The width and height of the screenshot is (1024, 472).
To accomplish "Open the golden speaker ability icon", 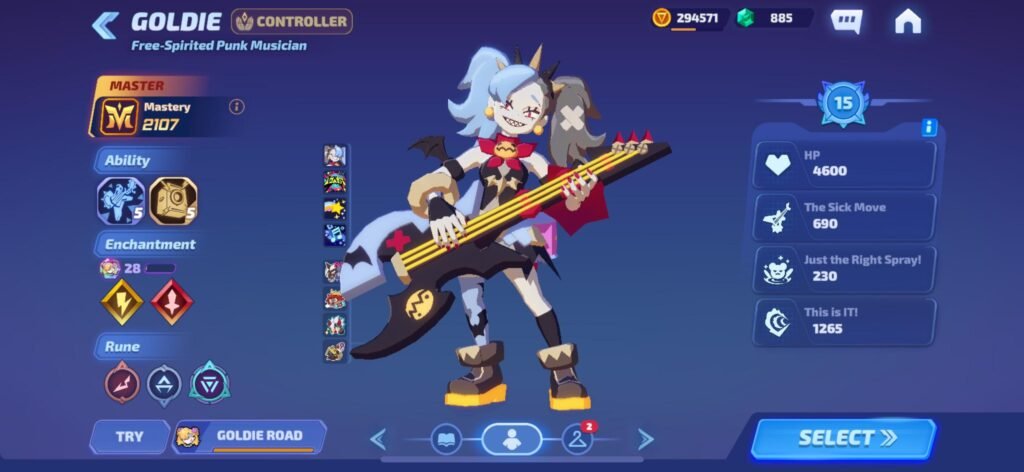I will coord(172,201).
